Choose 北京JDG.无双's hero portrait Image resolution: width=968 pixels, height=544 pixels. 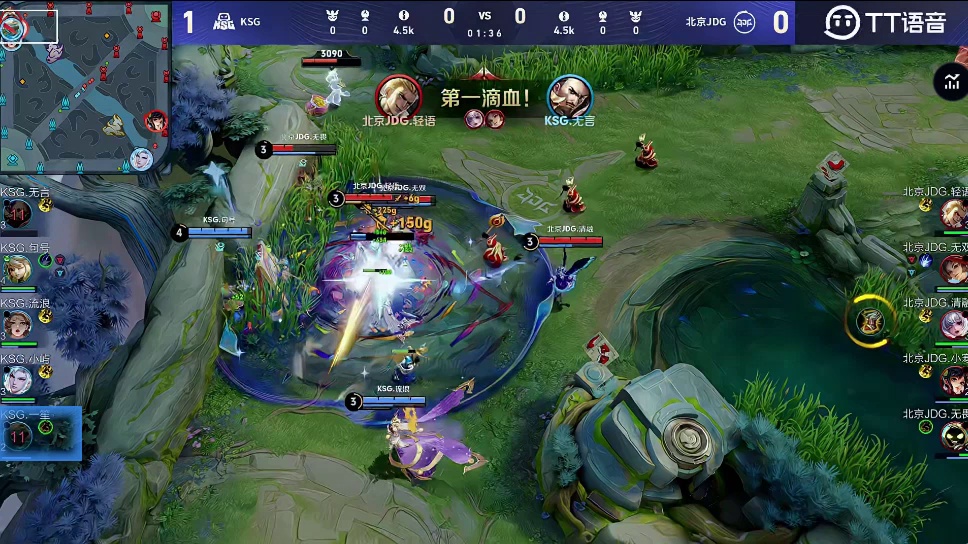[x=952, y=268]
